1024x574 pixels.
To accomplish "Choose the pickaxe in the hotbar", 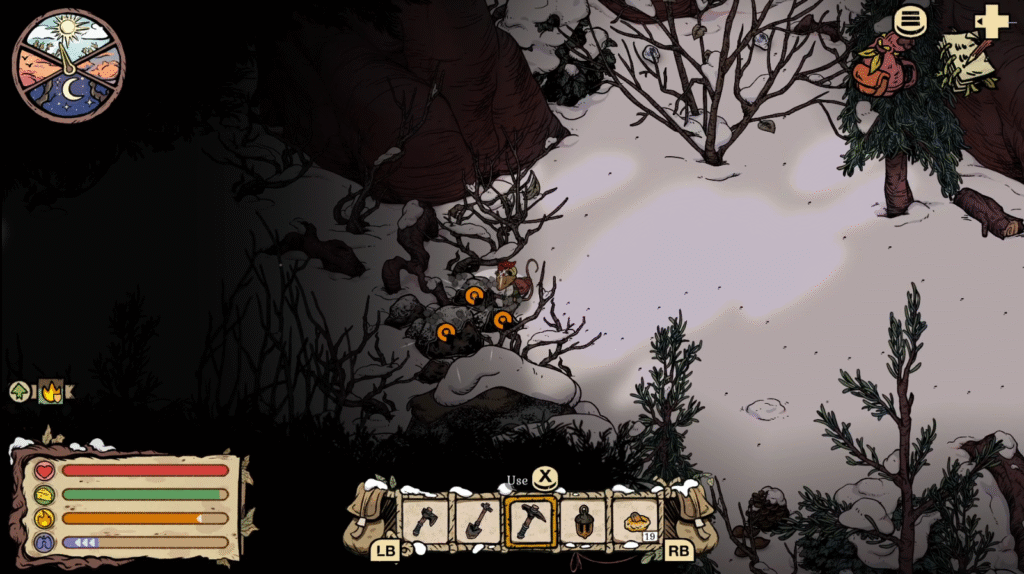I will (x=530, y=521).
